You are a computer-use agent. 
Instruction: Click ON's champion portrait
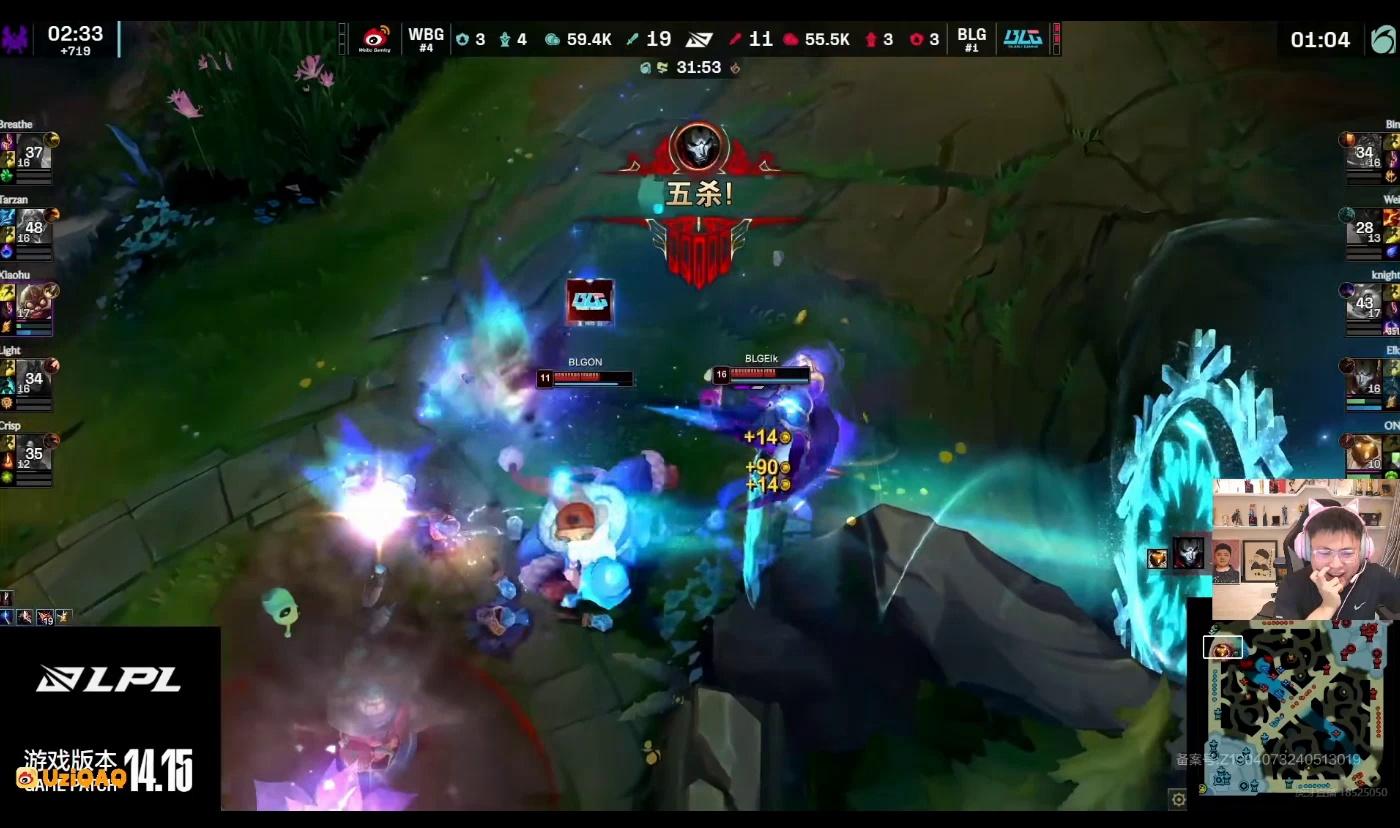[x=1365, y=453]
